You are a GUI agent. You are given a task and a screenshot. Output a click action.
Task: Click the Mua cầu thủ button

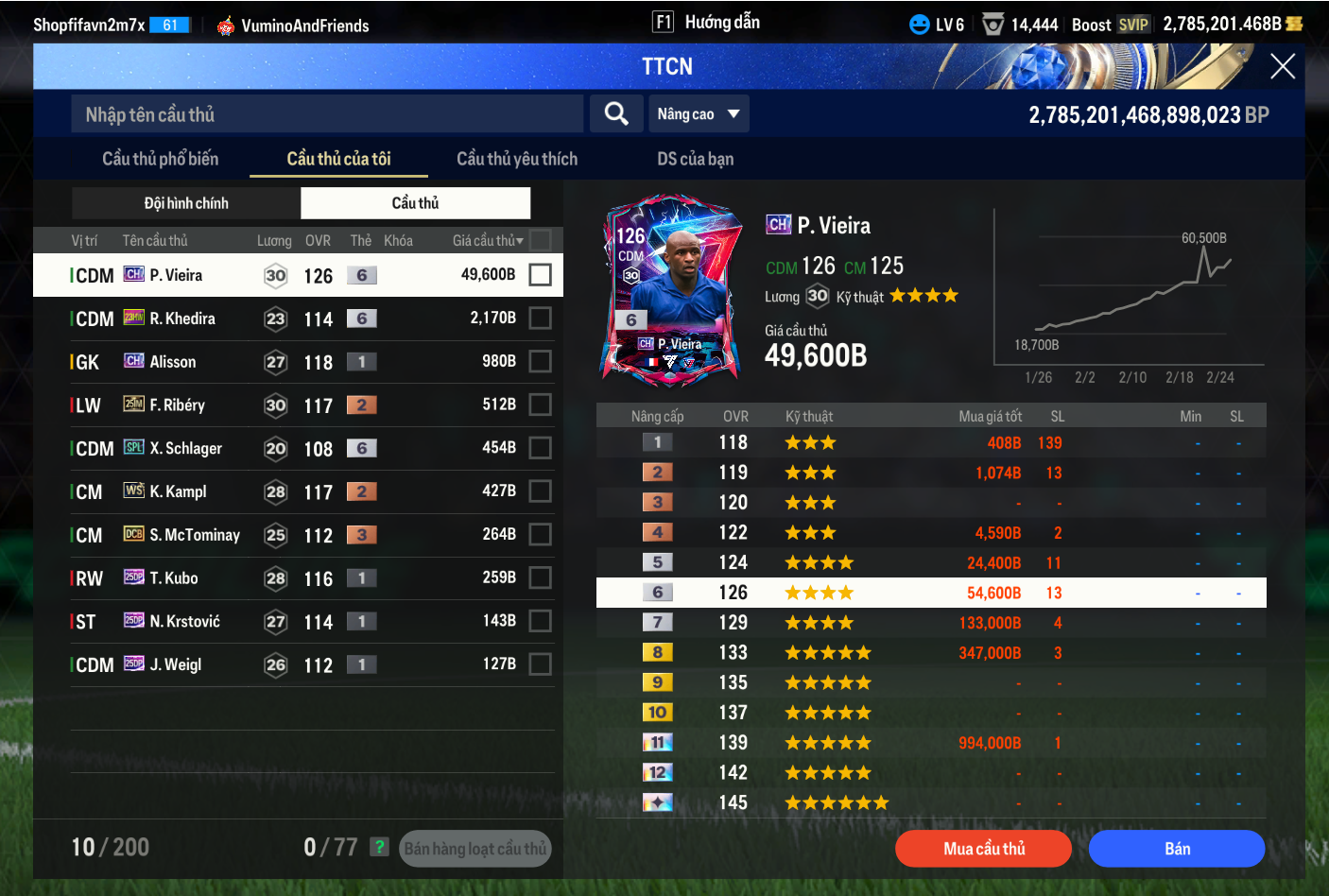(x=983, y=849)
